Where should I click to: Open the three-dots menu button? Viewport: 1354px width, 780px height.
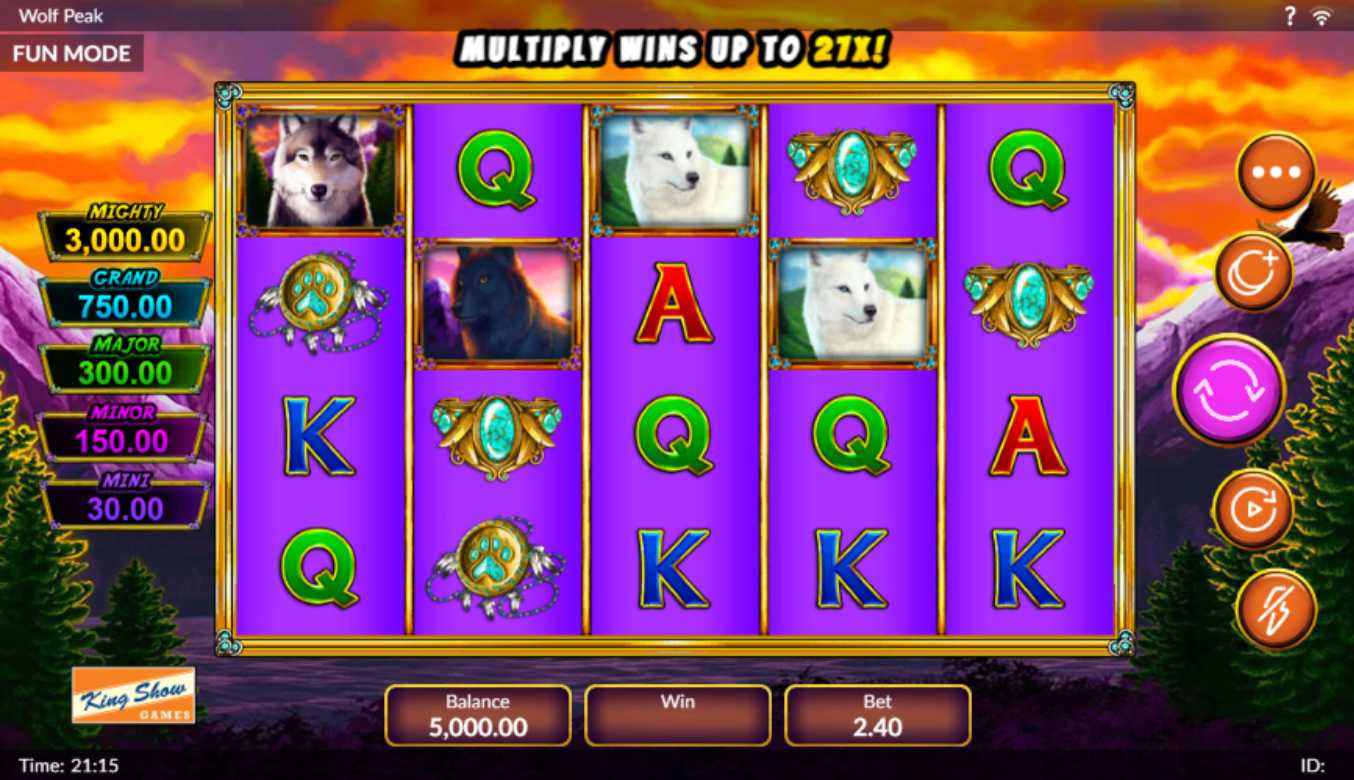[1276, 172]
